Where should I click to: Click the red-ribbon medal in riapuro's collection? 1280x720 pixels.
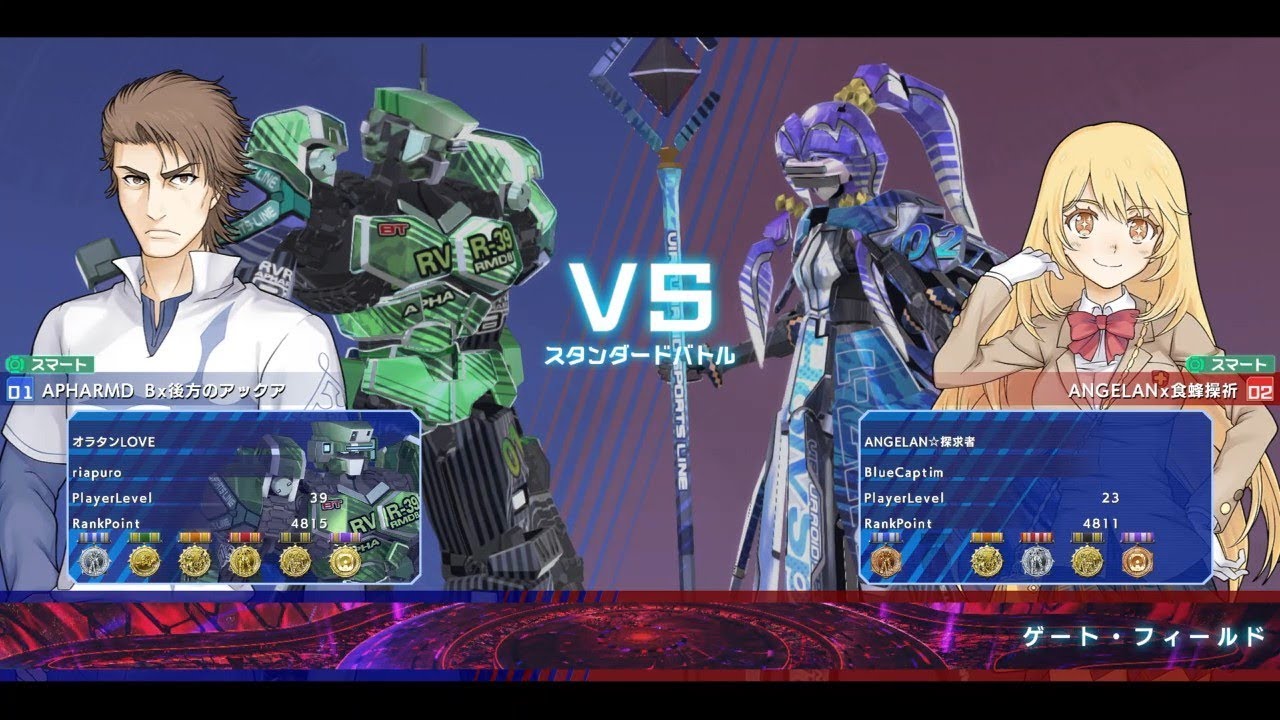pos(243,560)
